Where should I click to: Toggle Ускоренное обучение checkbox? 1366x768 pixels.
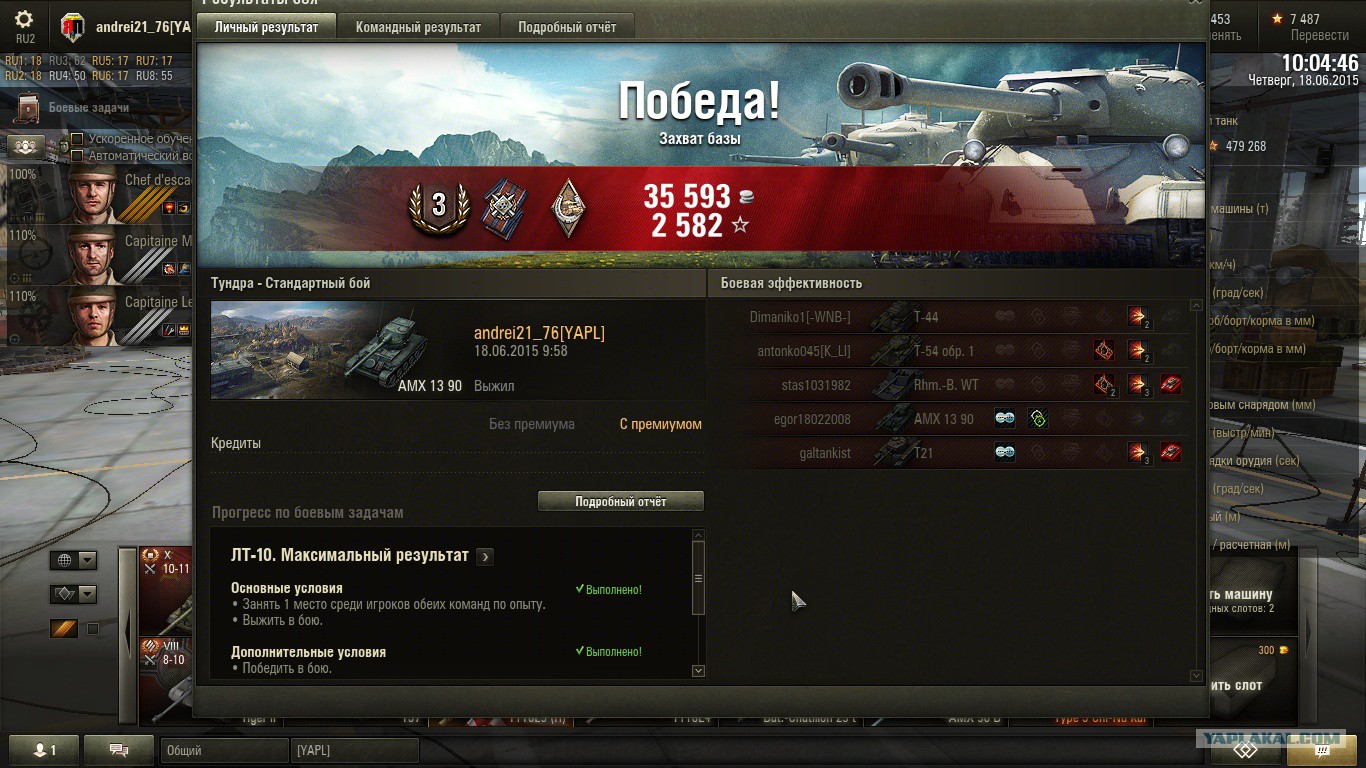(77, 139)
